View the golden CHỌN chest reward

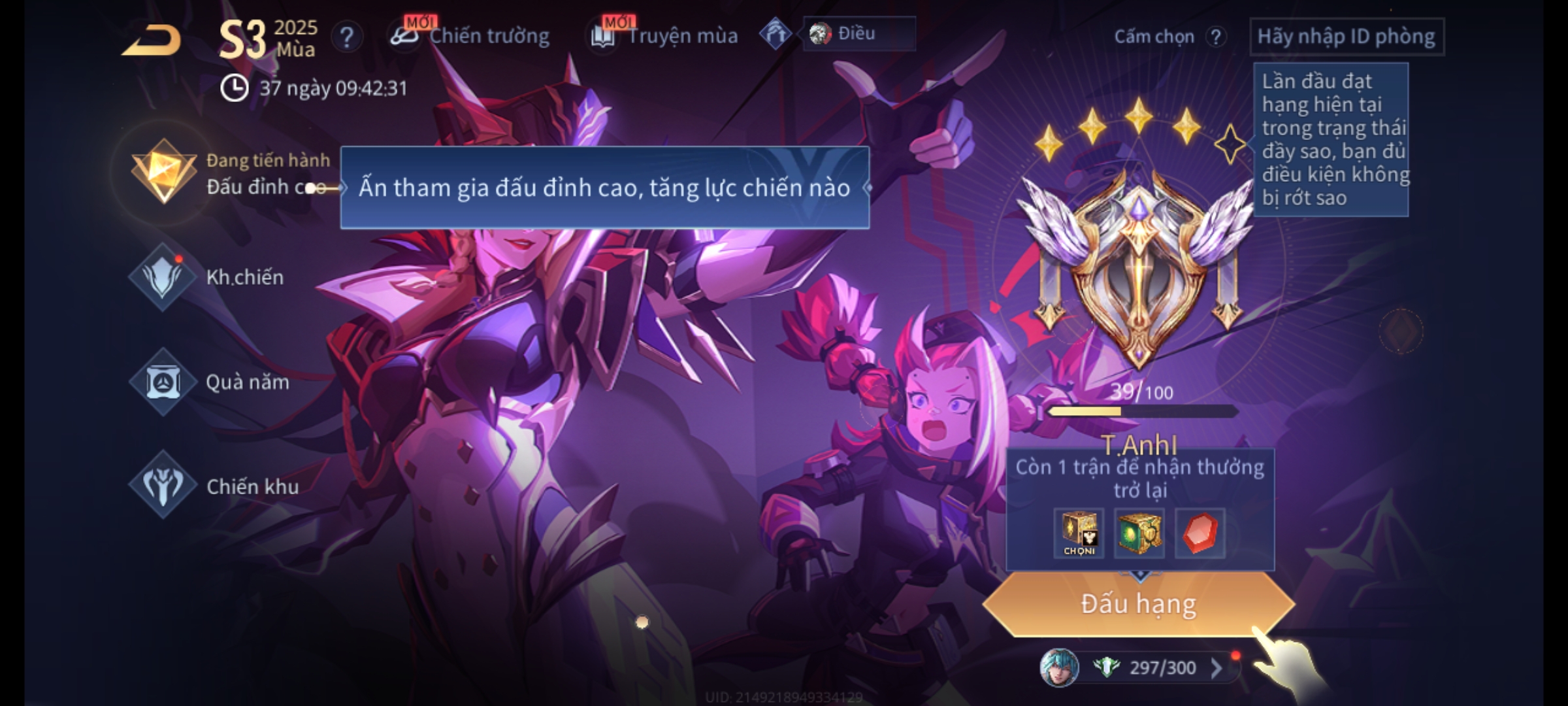(x=1079, y=533)
